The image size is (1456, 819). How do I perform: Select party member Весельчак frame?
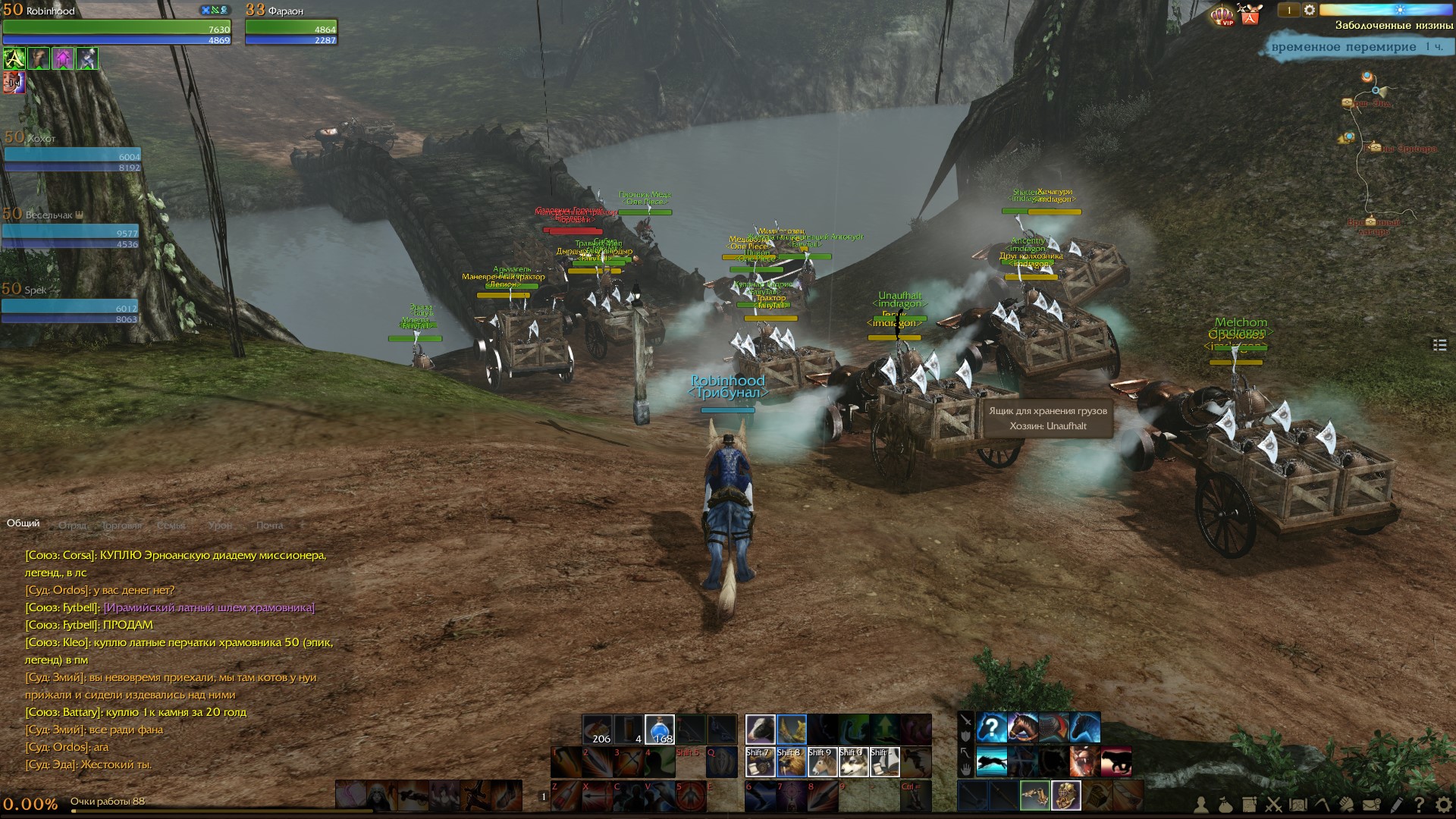click(x=70, y=228)
